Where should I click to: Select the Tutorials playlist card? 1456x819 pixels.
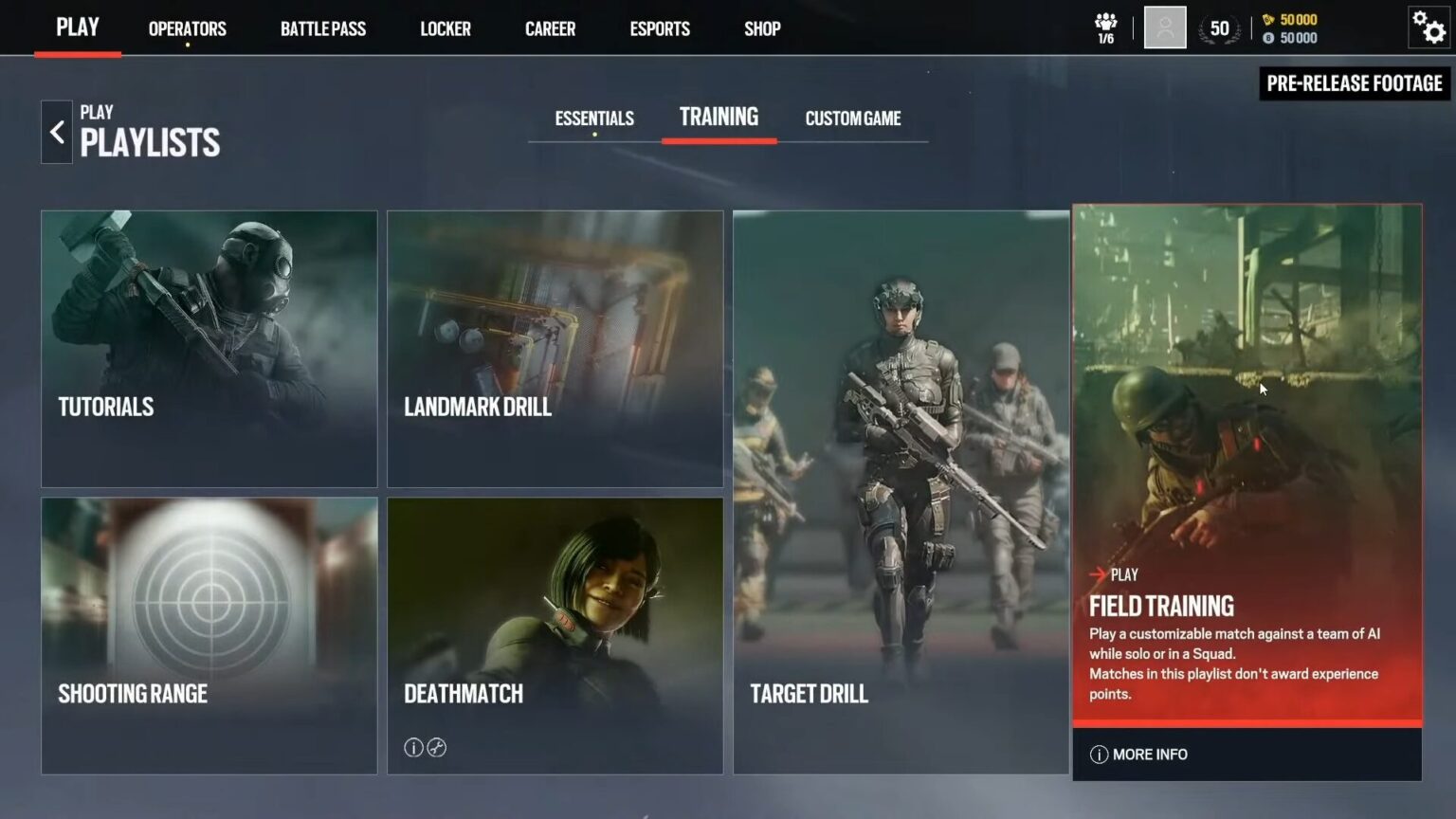tap(209, 349)
